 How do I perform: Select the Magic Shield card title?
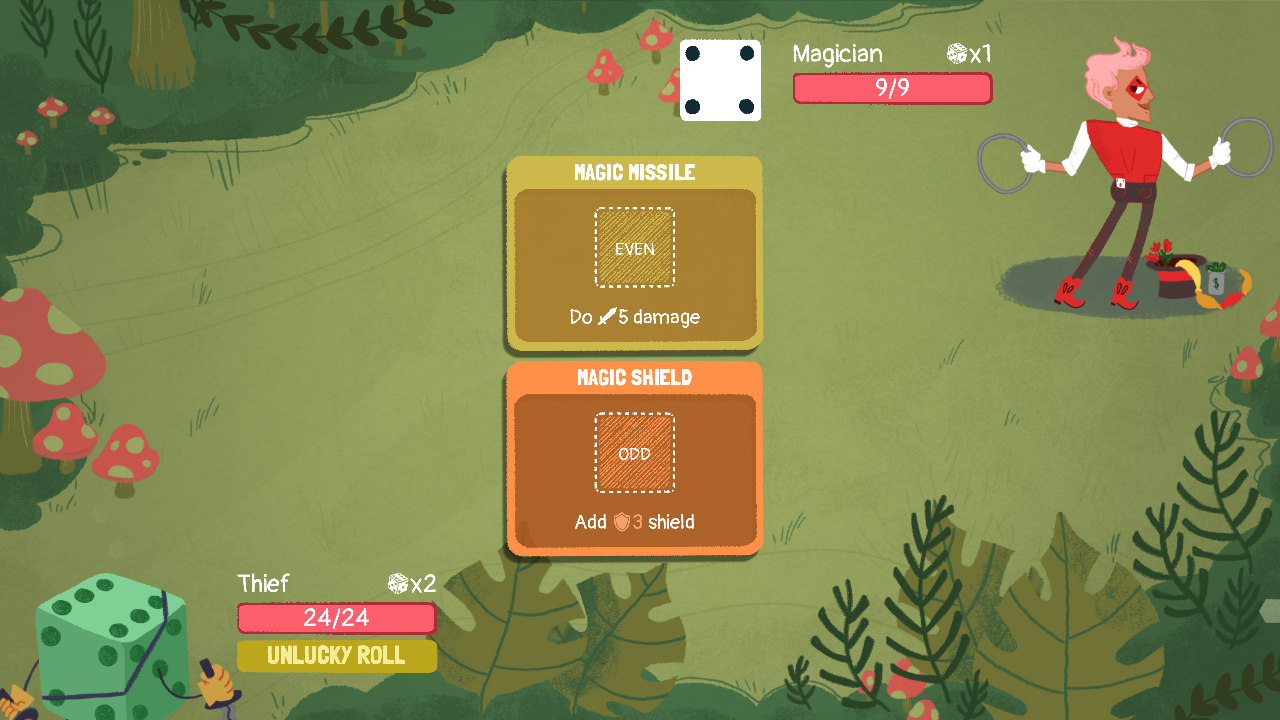[634, 378]
